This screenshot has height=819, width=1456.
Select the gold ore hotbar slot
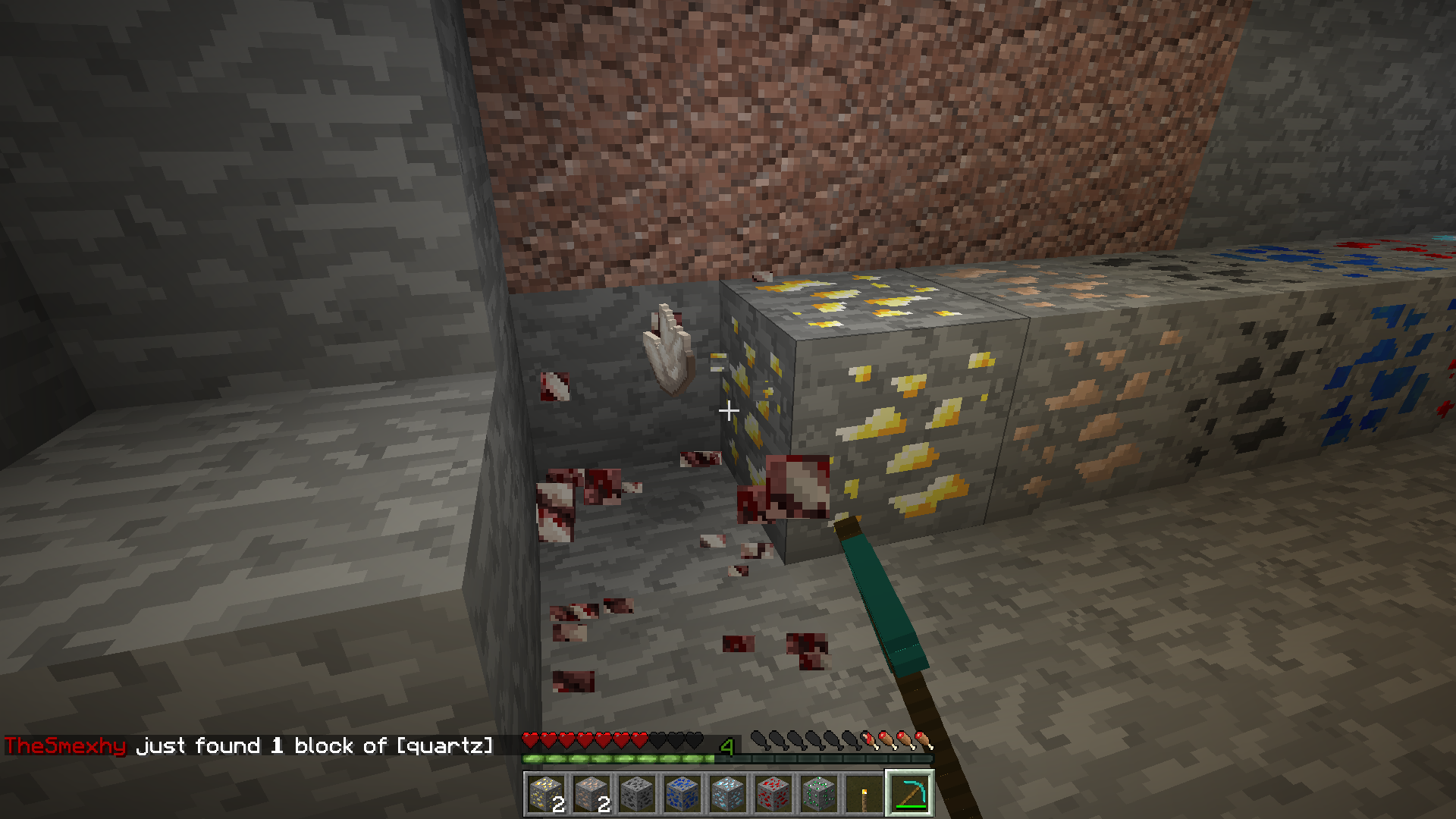pyautogui.click(x=546, y=794)
